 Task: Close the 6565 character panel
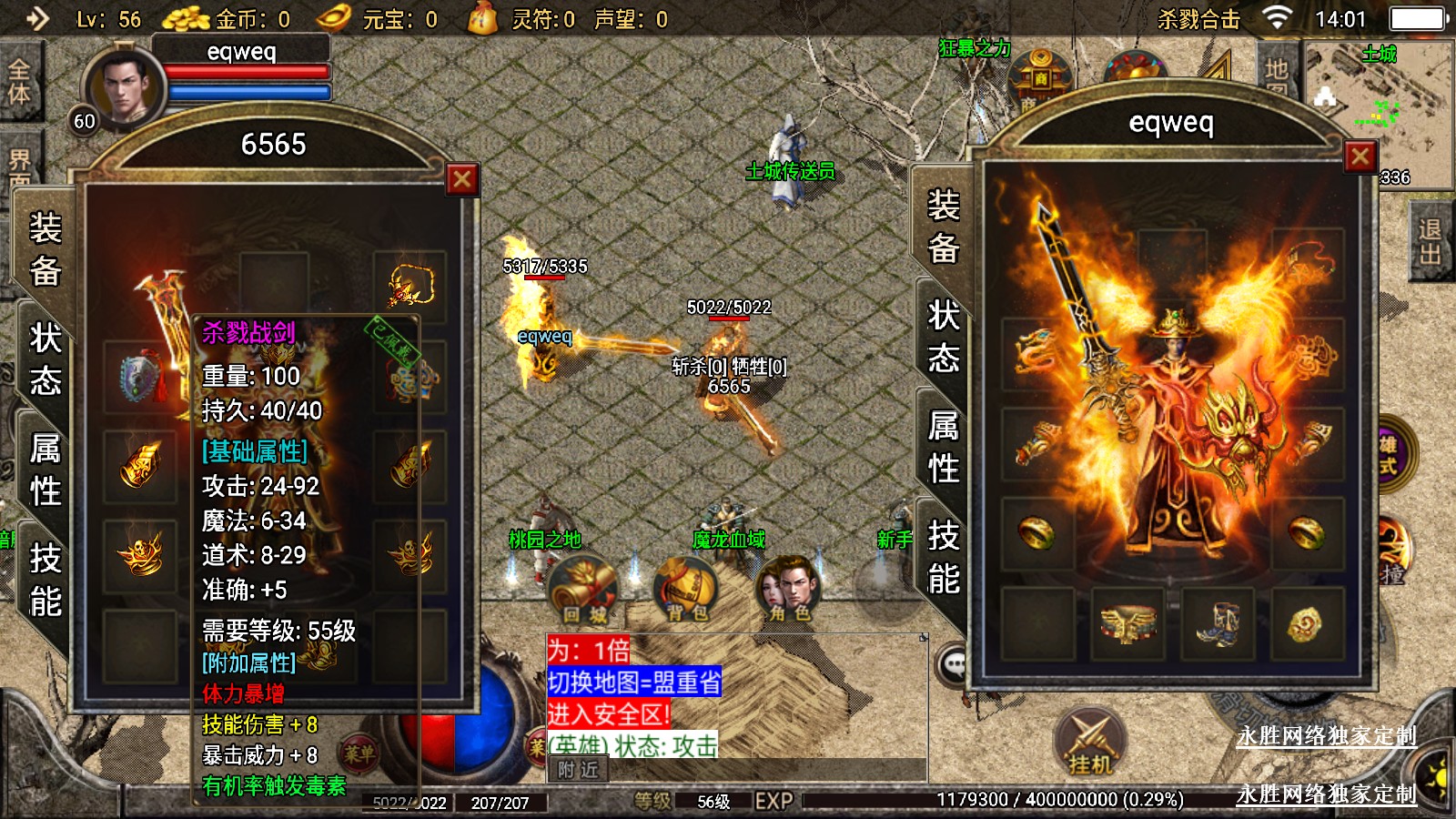click(461, 179)
